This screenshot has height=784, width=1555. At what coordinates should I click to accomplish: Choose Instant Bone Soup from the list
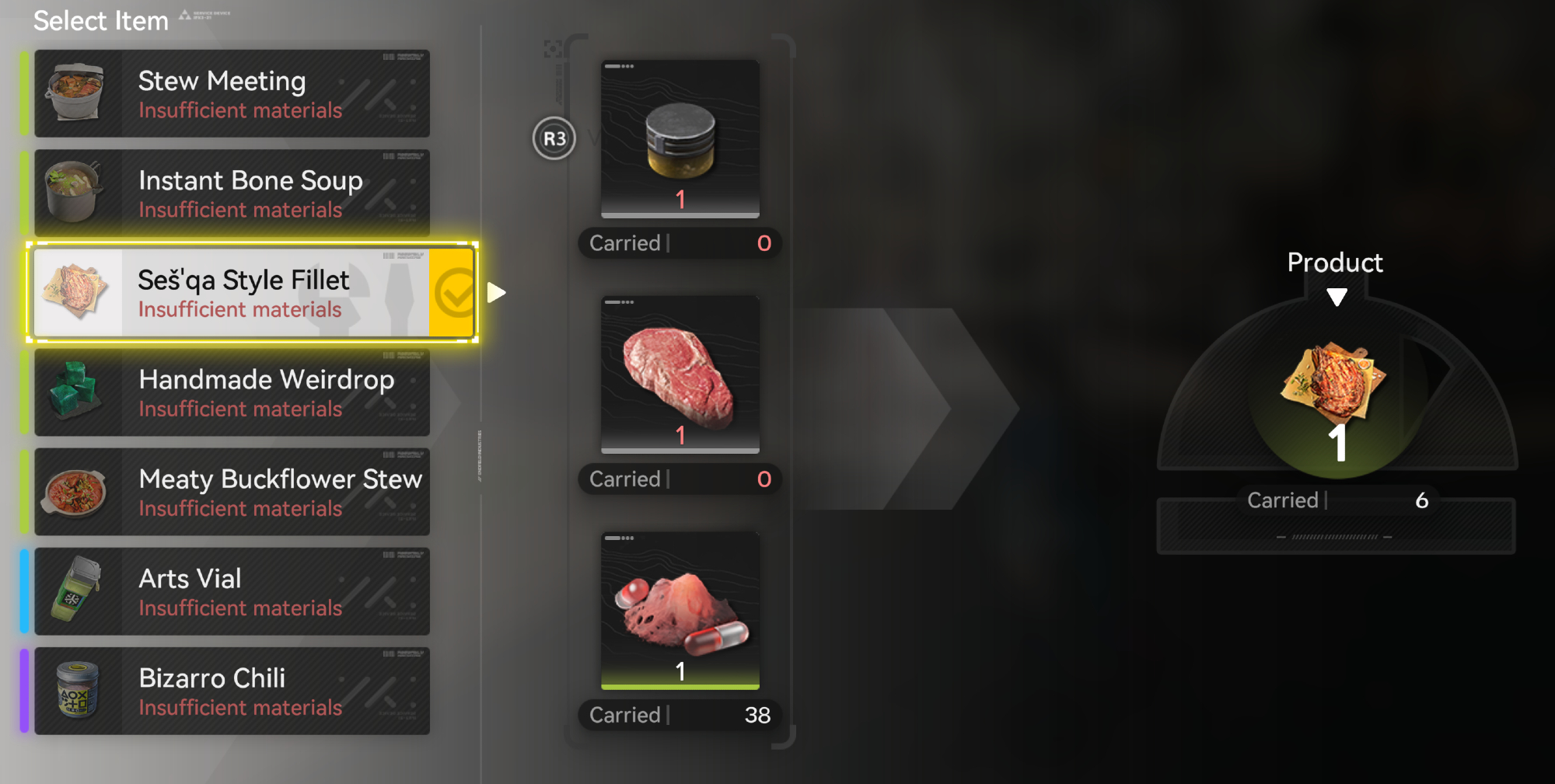232,193
